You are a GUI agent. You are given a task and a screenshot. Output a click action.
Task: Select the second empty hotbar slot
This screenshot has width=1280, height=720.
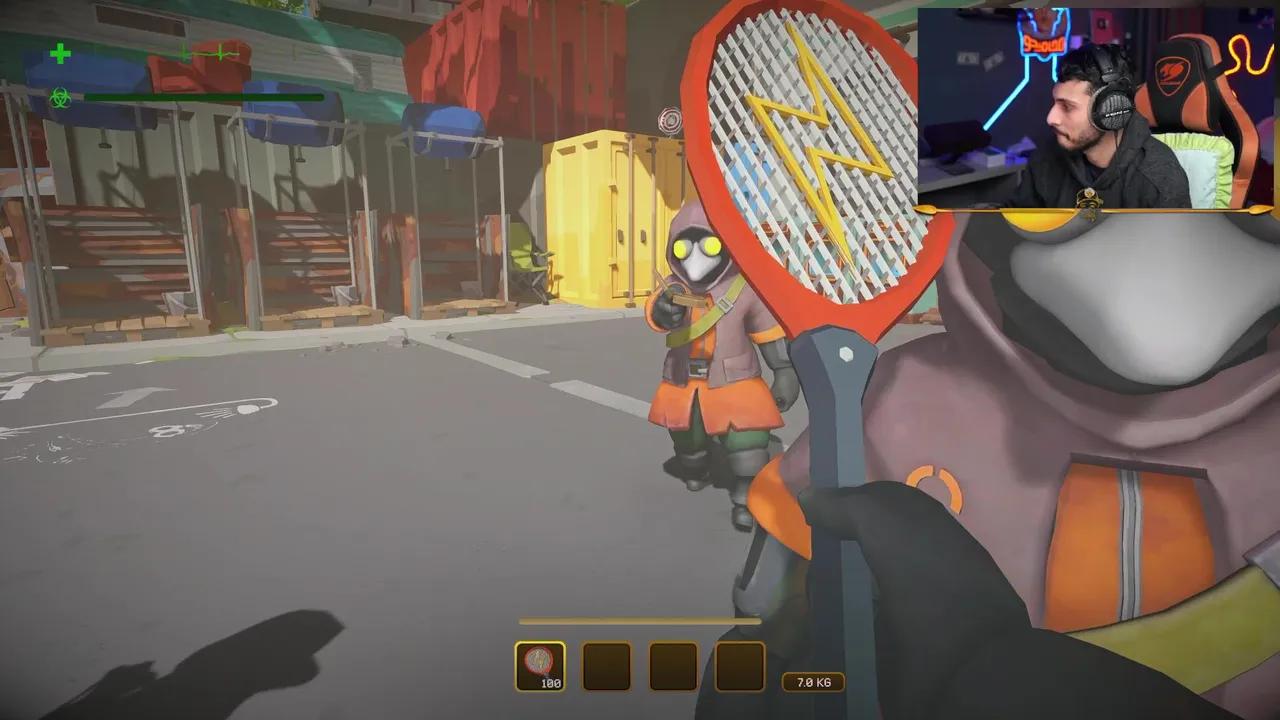pos(607,663)
